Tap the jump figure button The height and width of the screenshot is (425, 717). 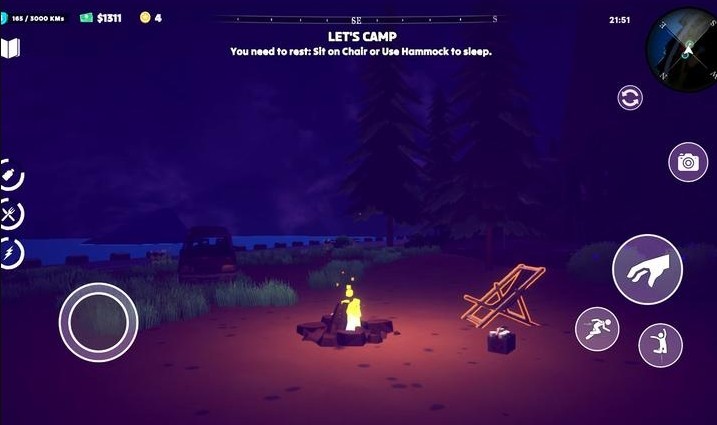pyautogui.click(x=660, y=344)
